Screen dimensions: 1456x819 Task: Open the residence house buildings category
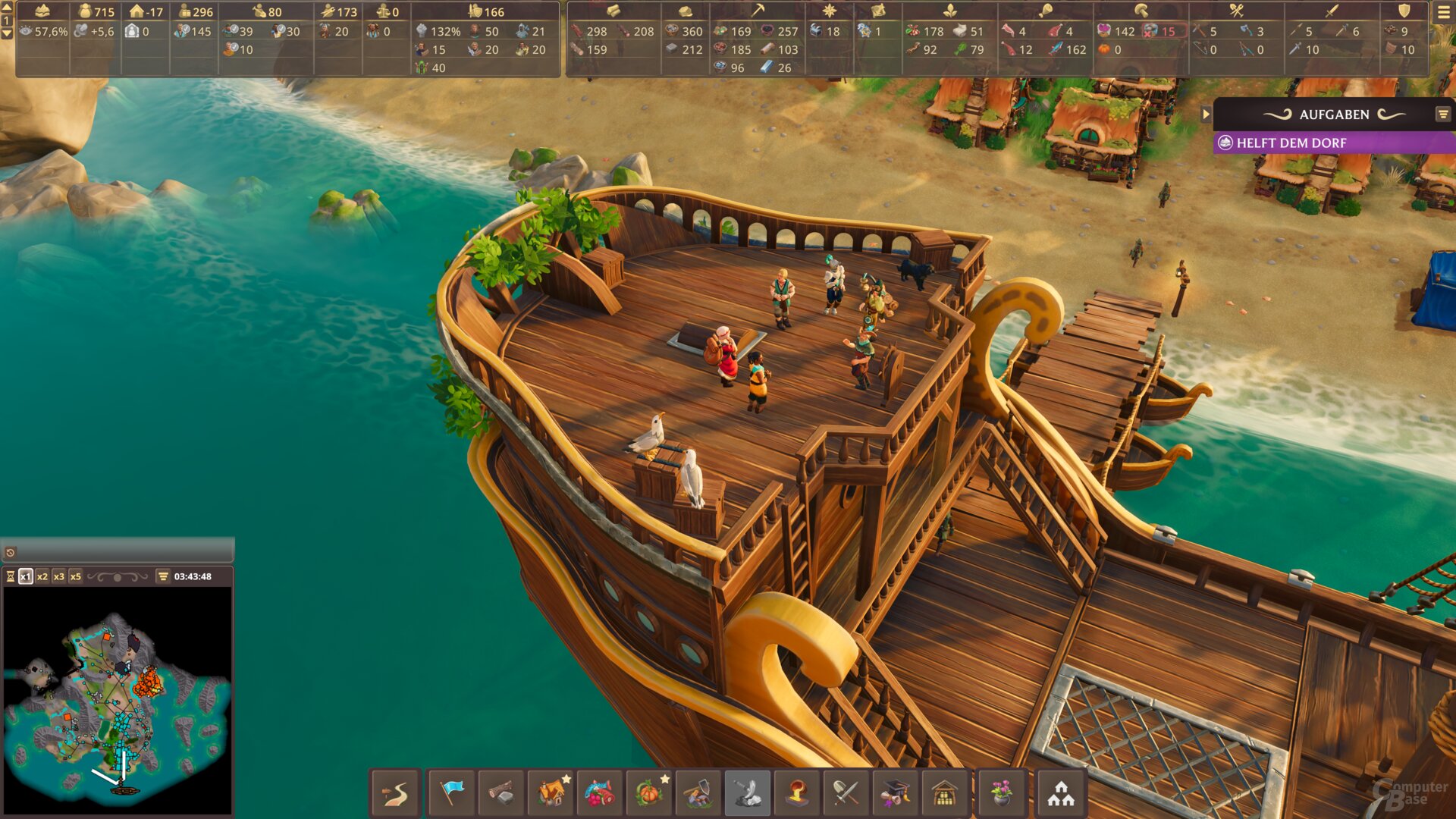pyautogui.click(x=551, y=793)
